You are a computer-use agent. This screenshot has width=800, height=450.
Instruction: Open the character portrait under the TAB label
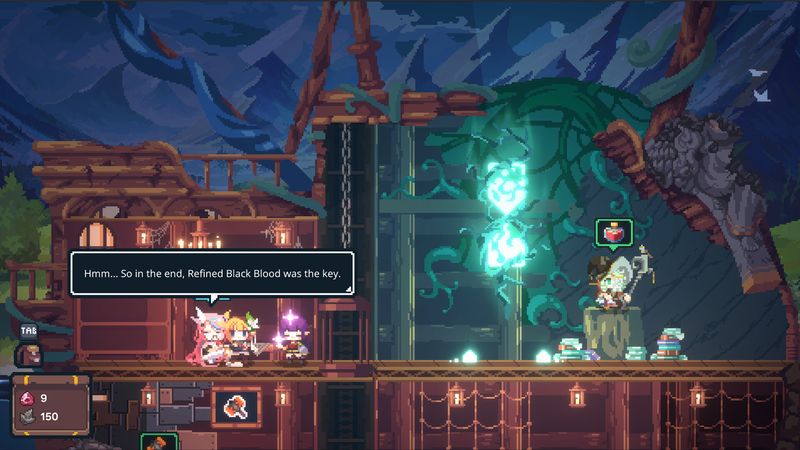28,352
